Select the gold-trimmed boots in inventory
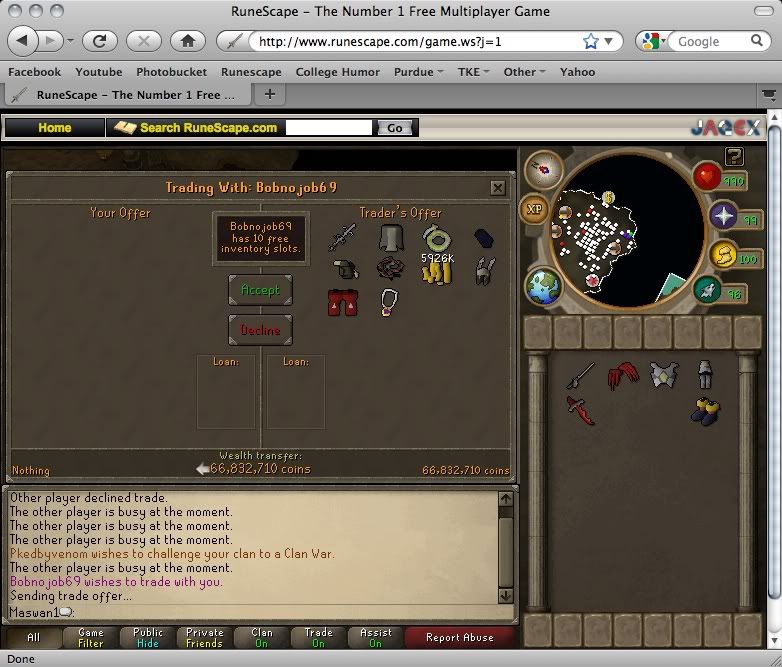Image resolution: width=782 pixels, height=667 pixels. (707, 410)
